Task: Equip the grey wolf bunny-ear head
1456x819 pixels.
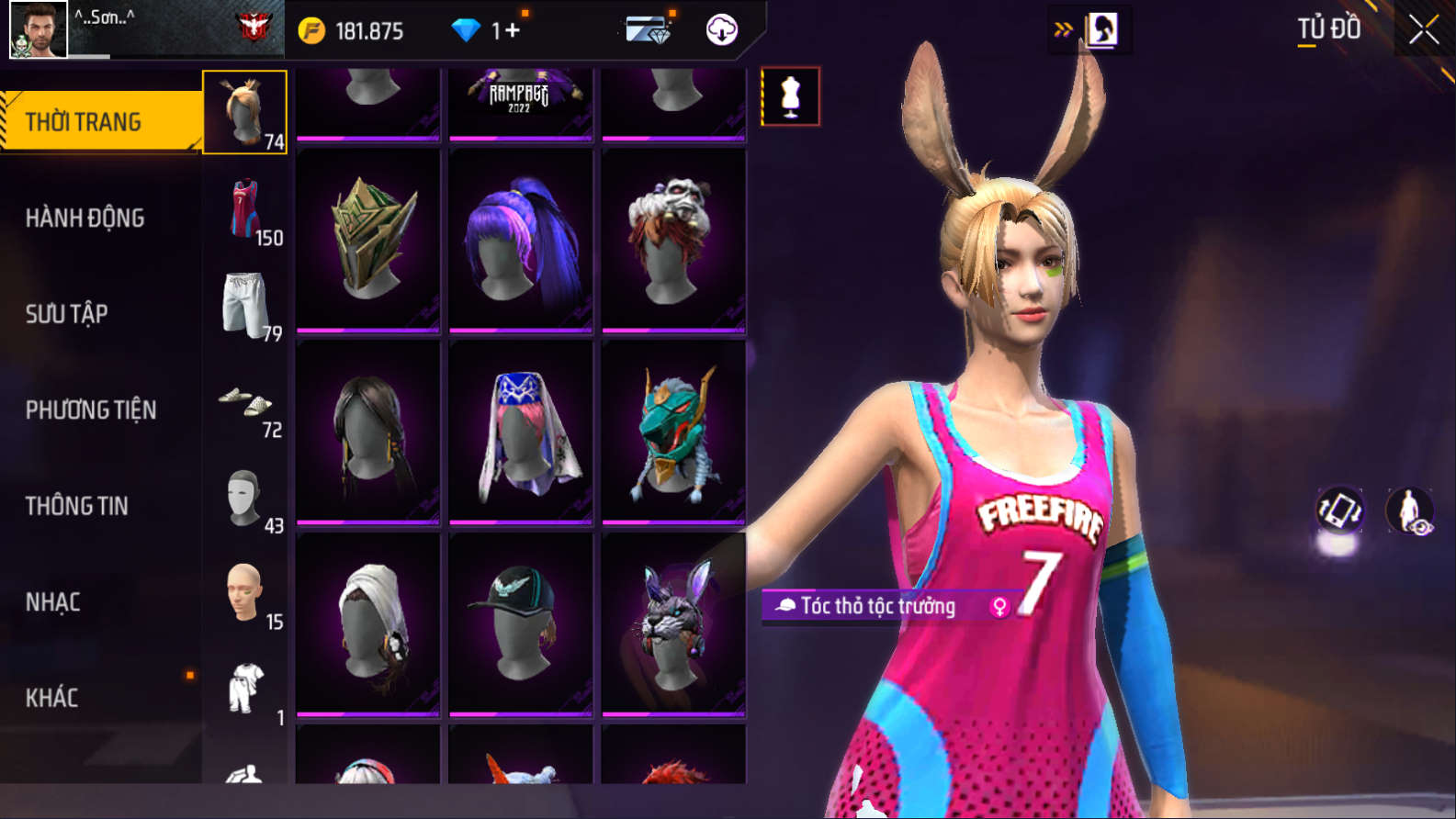Action: coord(673,623)
